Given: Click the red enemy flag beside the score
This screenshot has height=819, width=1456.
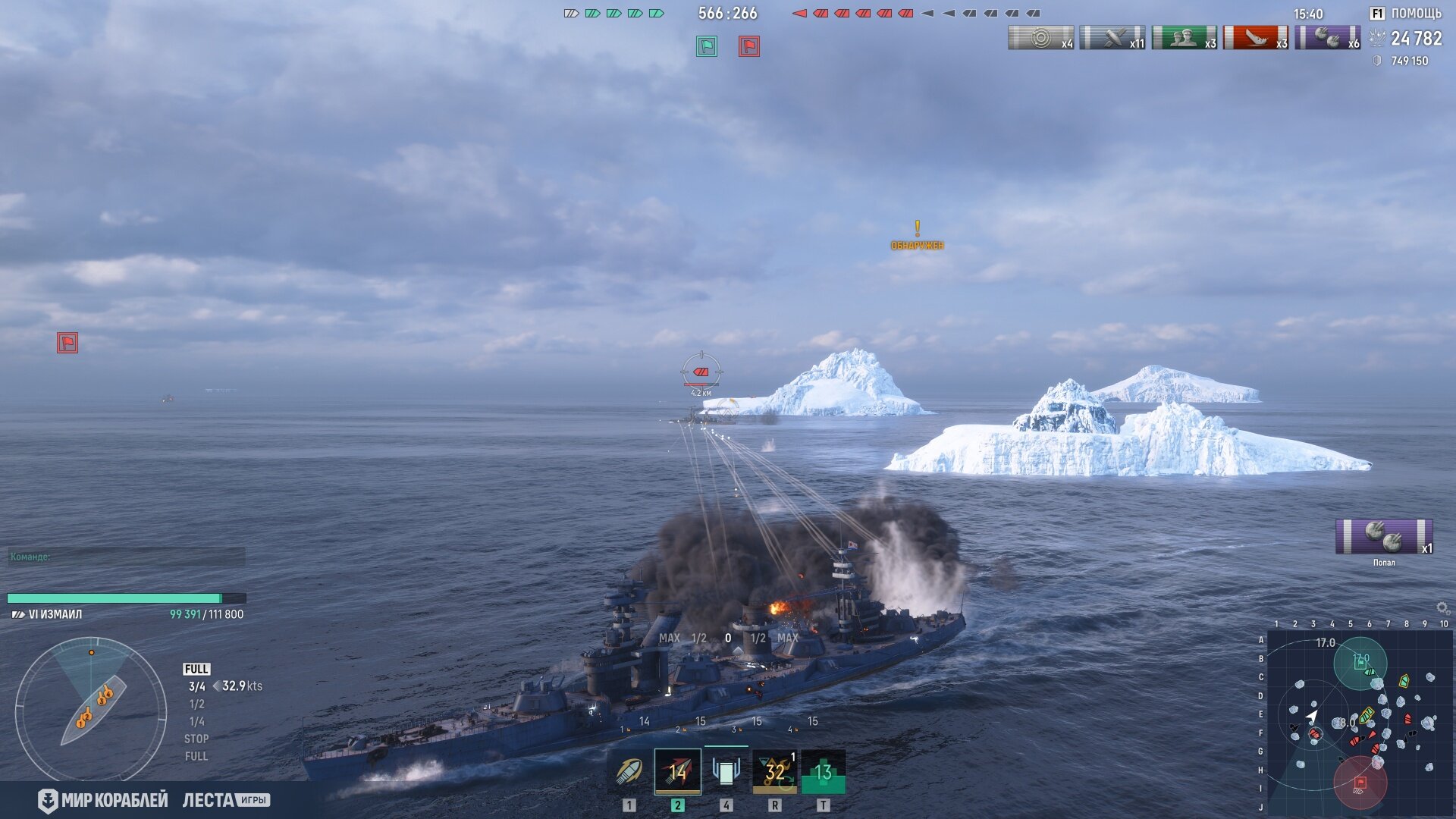Looking at the screenshot, I should pyautogui.click(x=749, y=47).
